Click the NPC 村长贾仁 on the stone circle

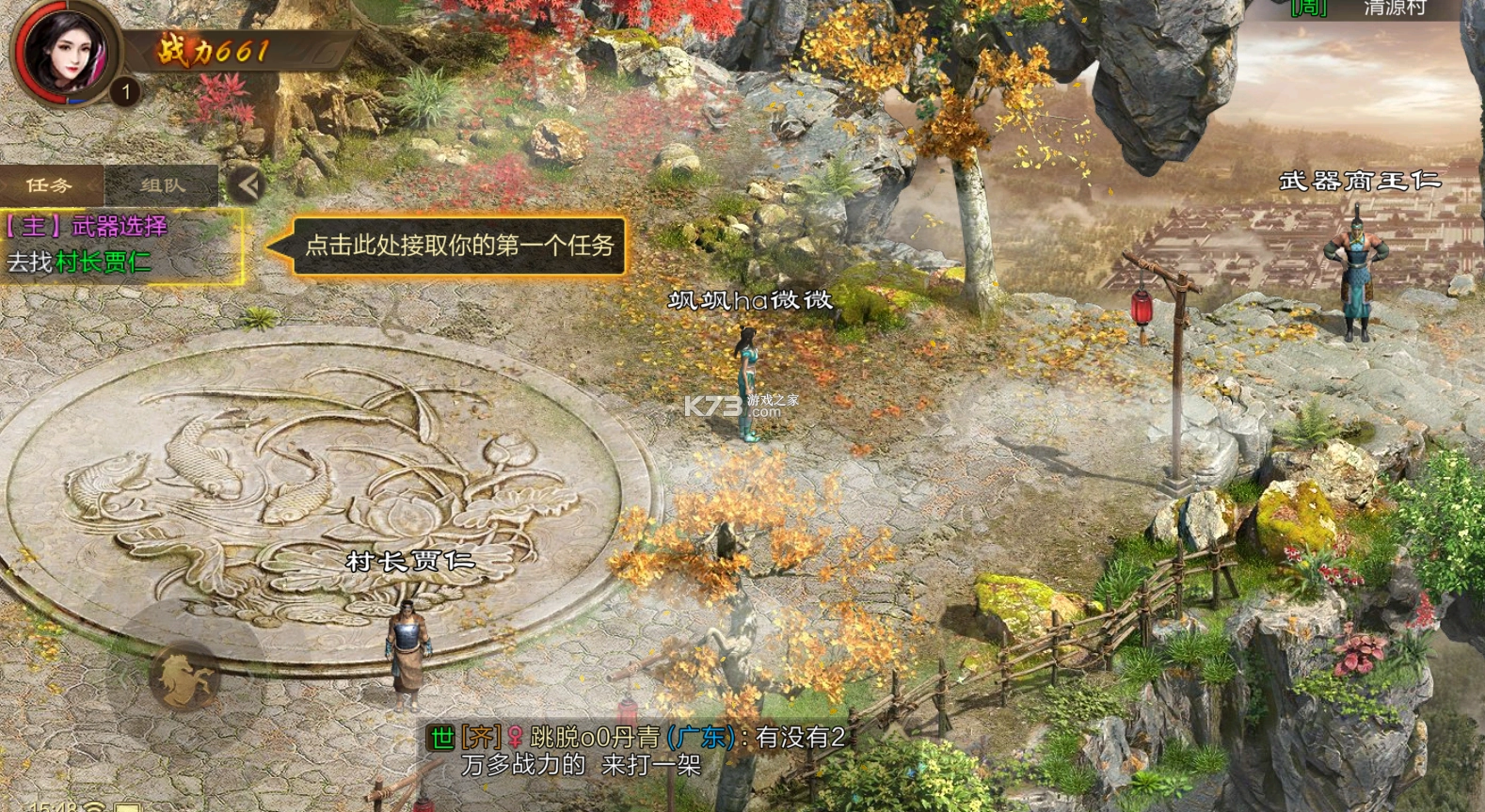click(407, 649)
